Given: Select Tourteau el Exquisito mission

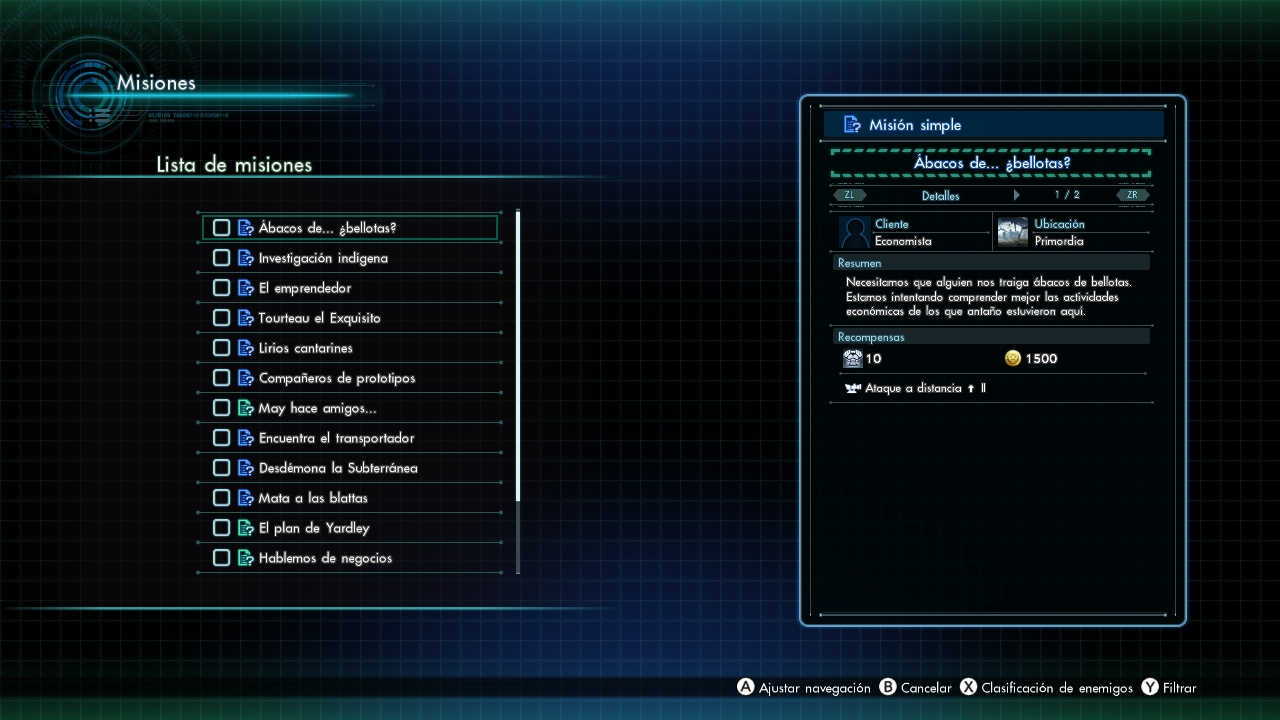Looking at the screenshot, I should (x=319, y=318).
